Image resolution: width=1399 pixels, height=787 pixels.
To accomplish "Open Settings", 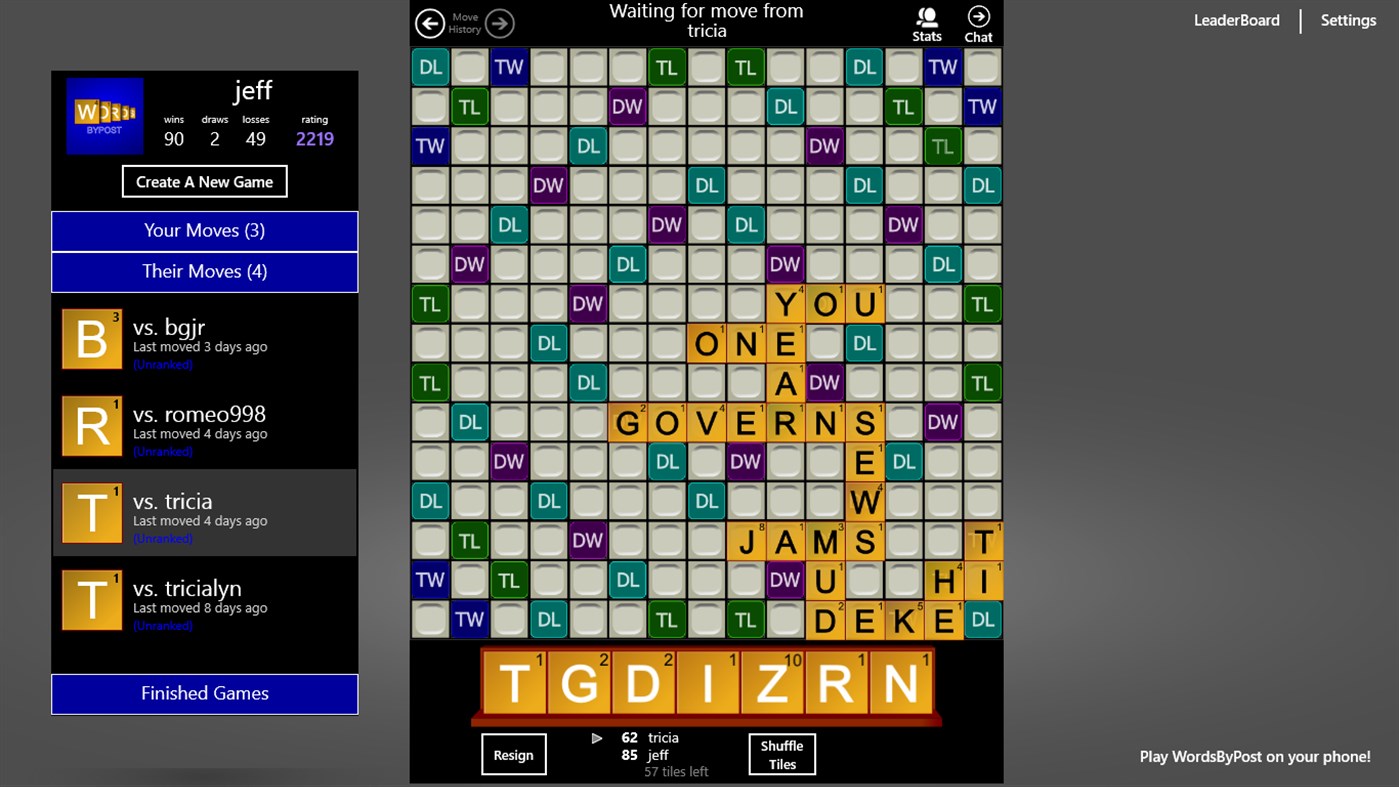I will coord(1347,20).
